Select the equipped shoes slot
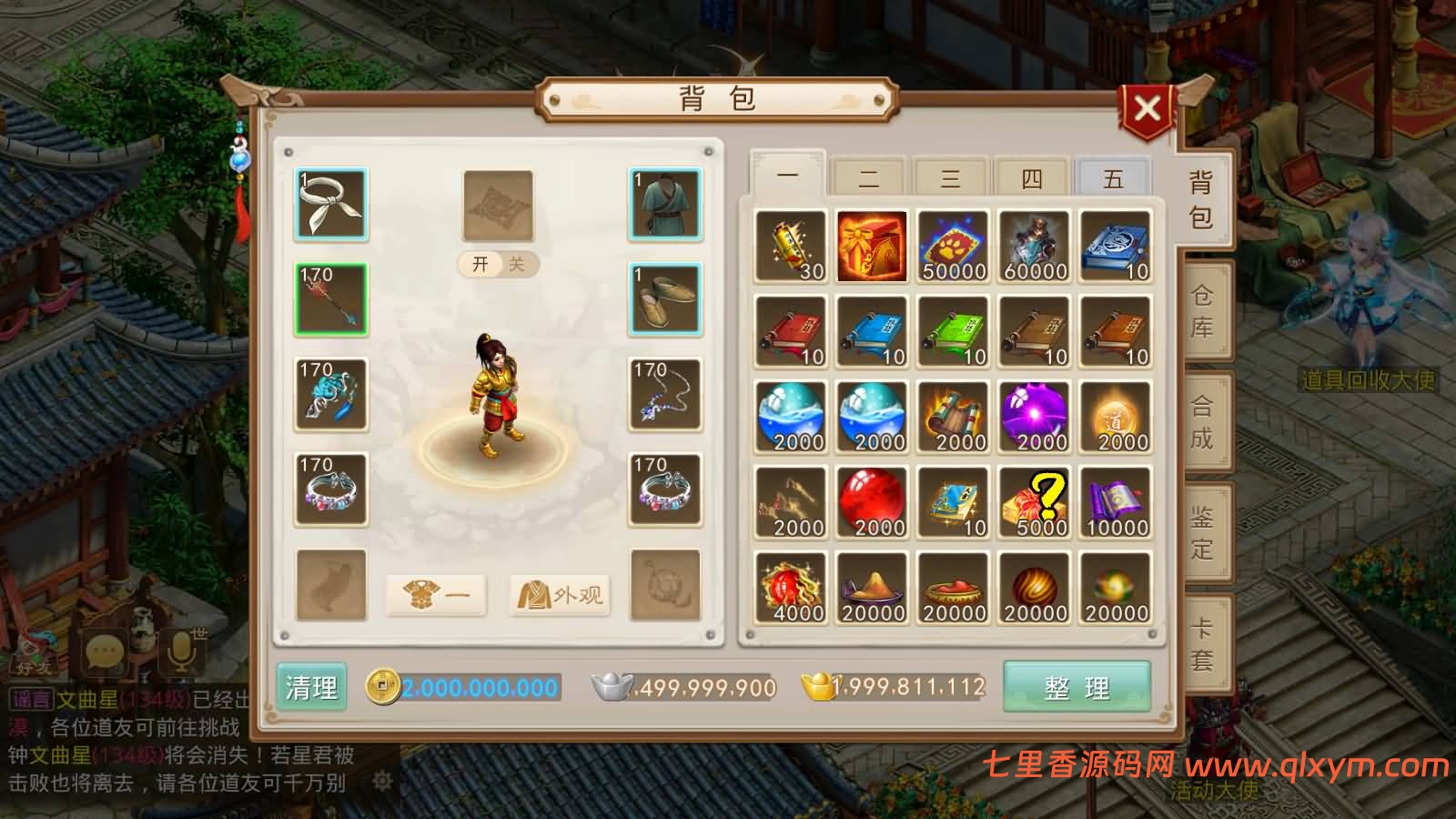The height and width of the screenshot is (819, 1456). tap(665, 299)
